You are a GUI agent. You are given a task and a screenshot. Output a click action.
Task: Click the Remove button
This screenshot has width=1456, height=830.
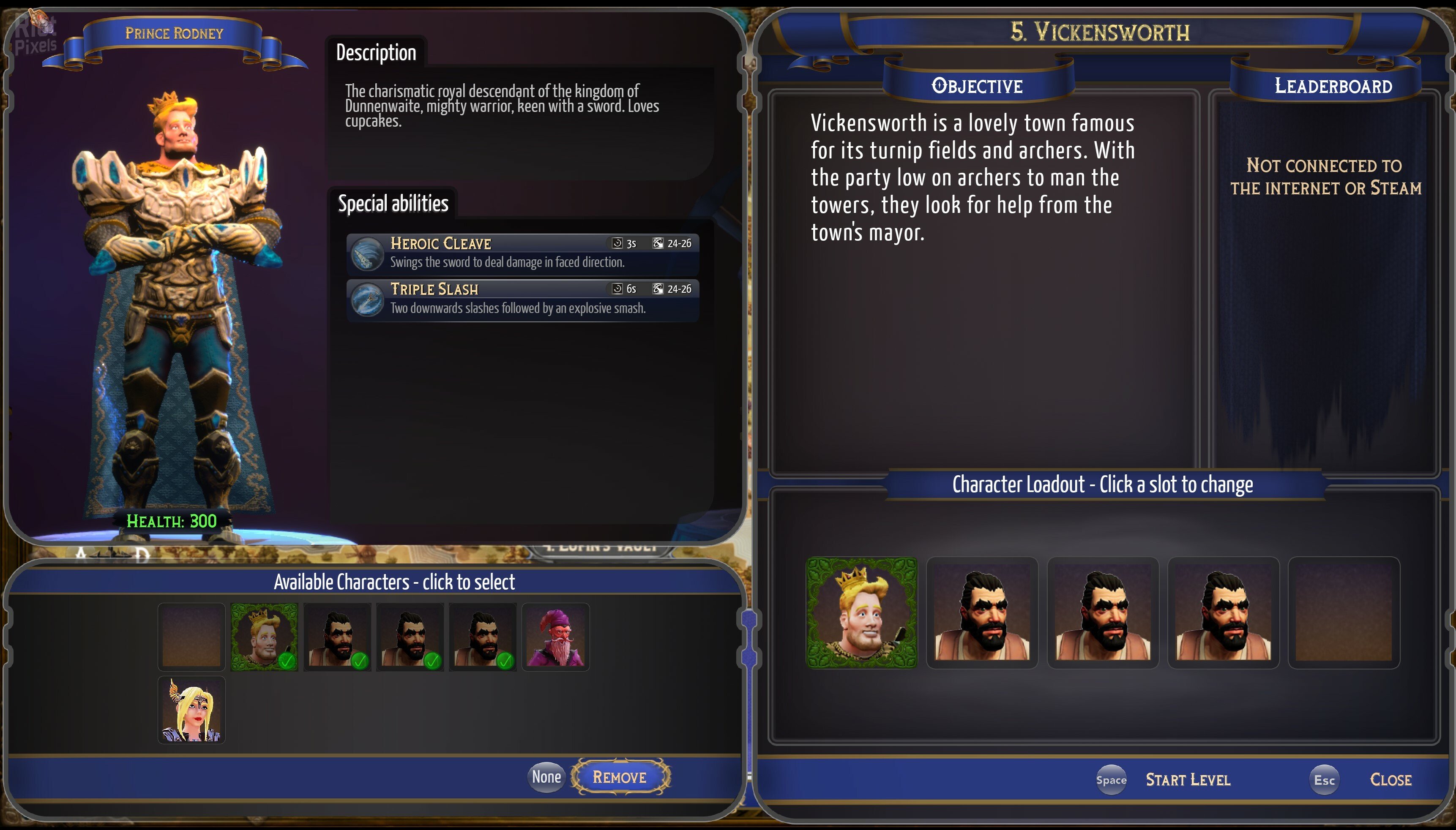(620, 776)
